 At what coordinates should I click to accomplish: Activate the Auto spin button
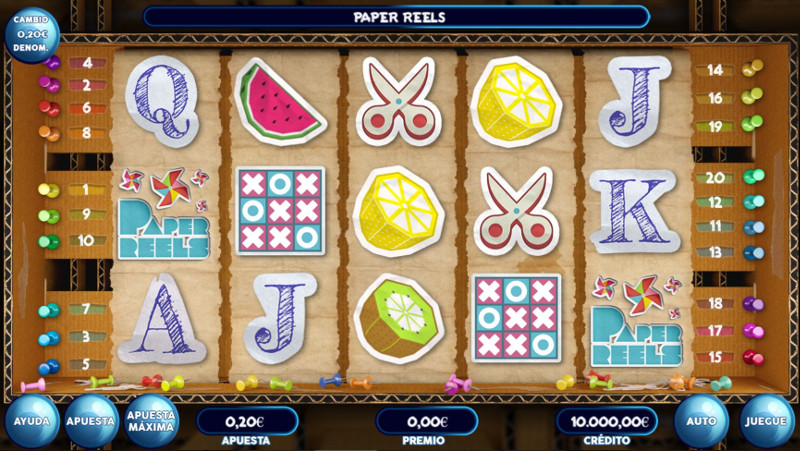coord(701,421)
